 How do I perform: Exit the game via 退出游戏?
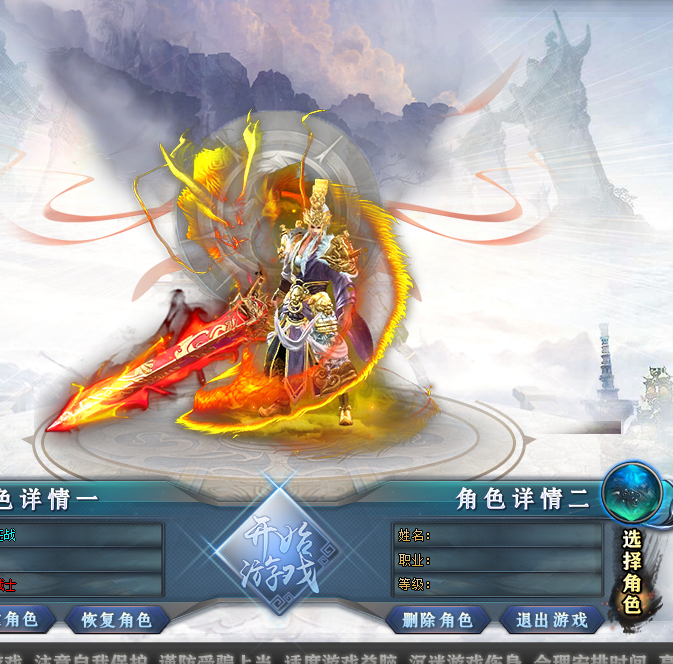click(551, 620)
